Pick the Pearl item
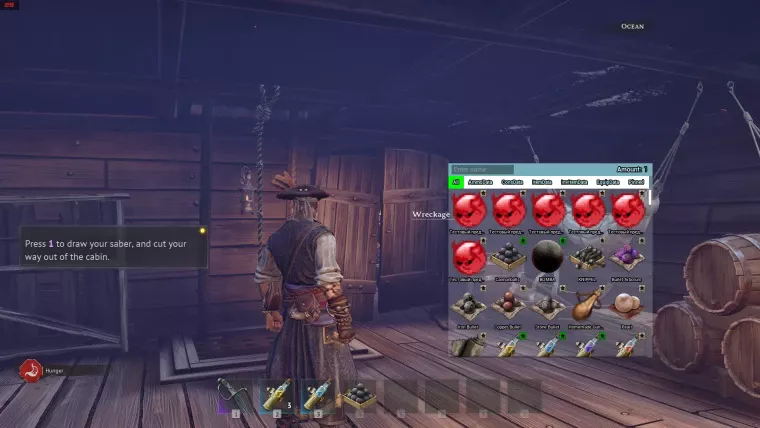The image size is (760, 428). tap(628, 305)
